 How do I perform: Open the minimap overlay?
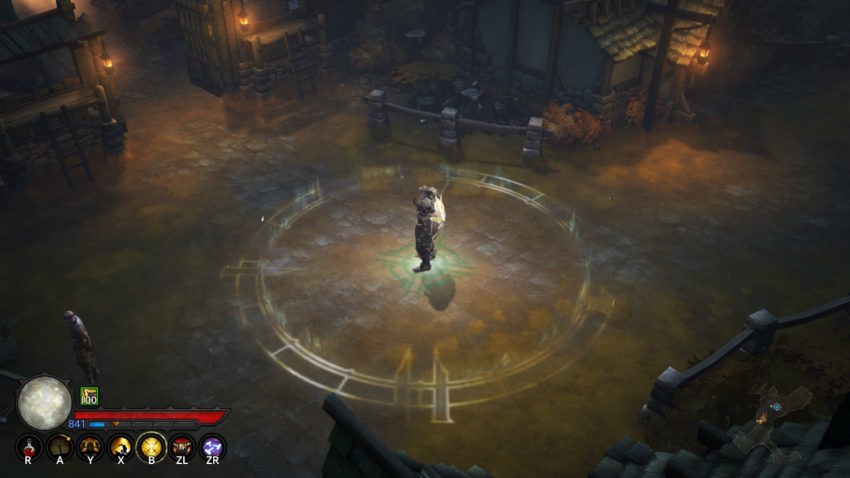772,420
